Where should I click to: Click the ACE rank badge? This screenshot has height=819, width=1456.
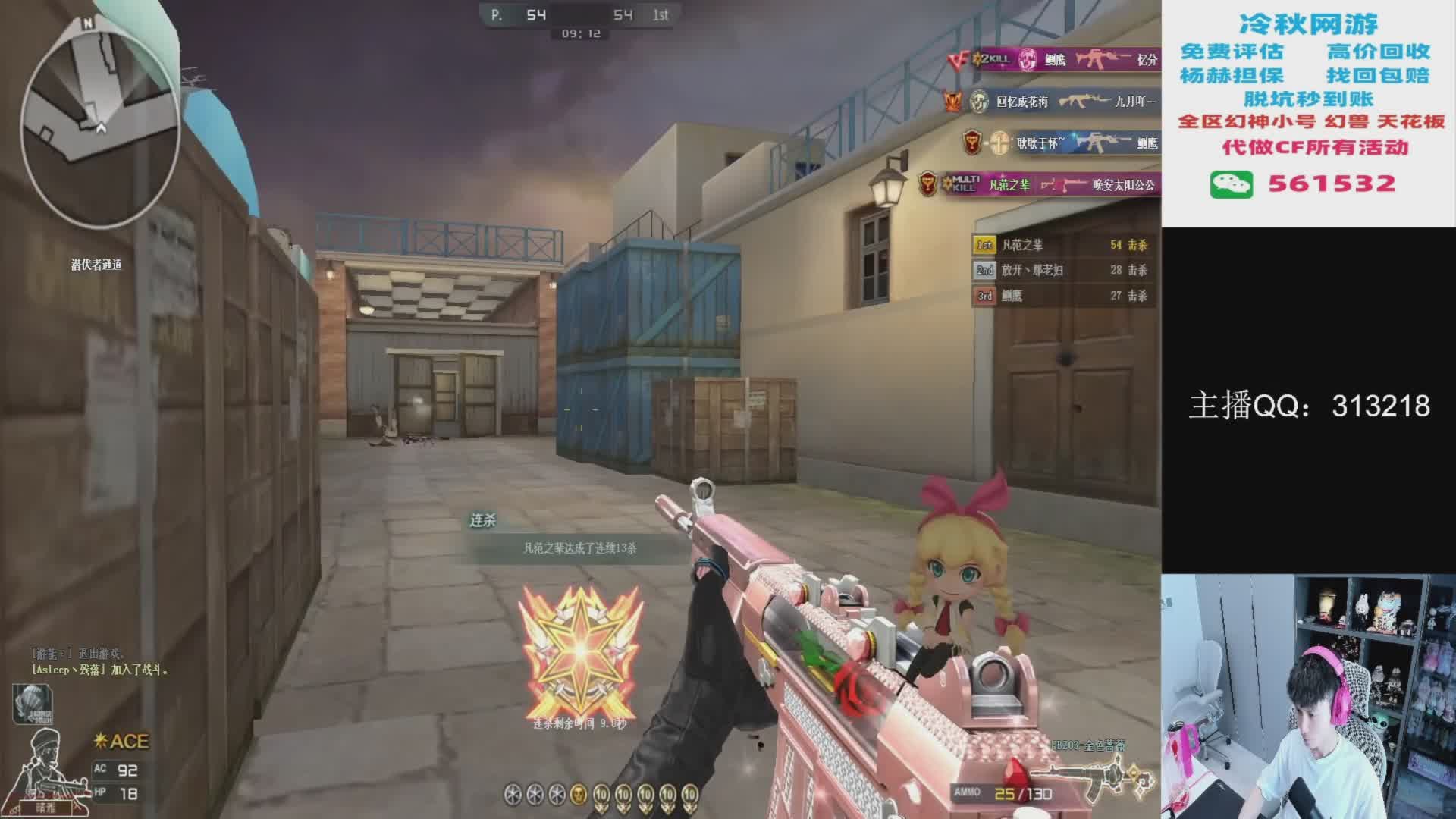(x=121, y=741)
